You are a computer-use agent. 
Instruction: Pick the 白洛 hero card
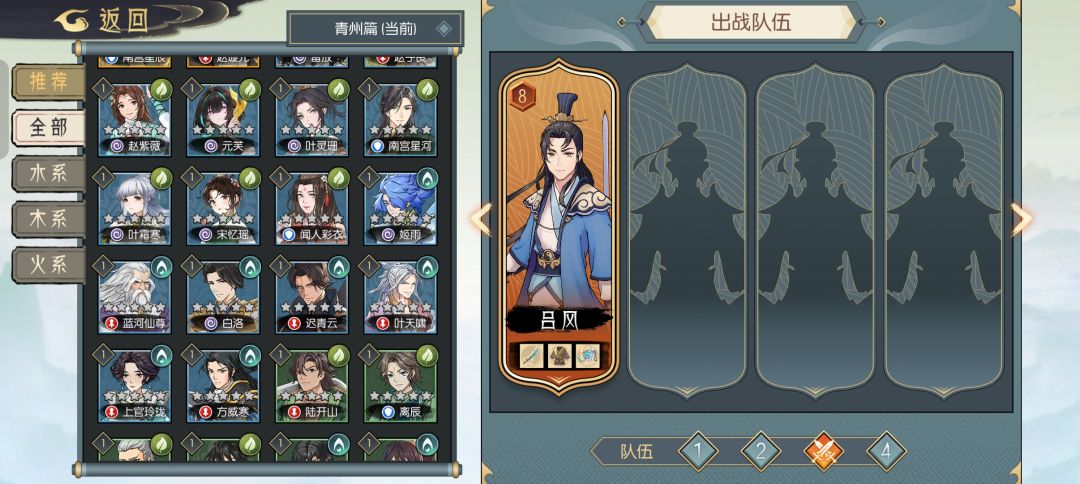[x=222, y=298]
